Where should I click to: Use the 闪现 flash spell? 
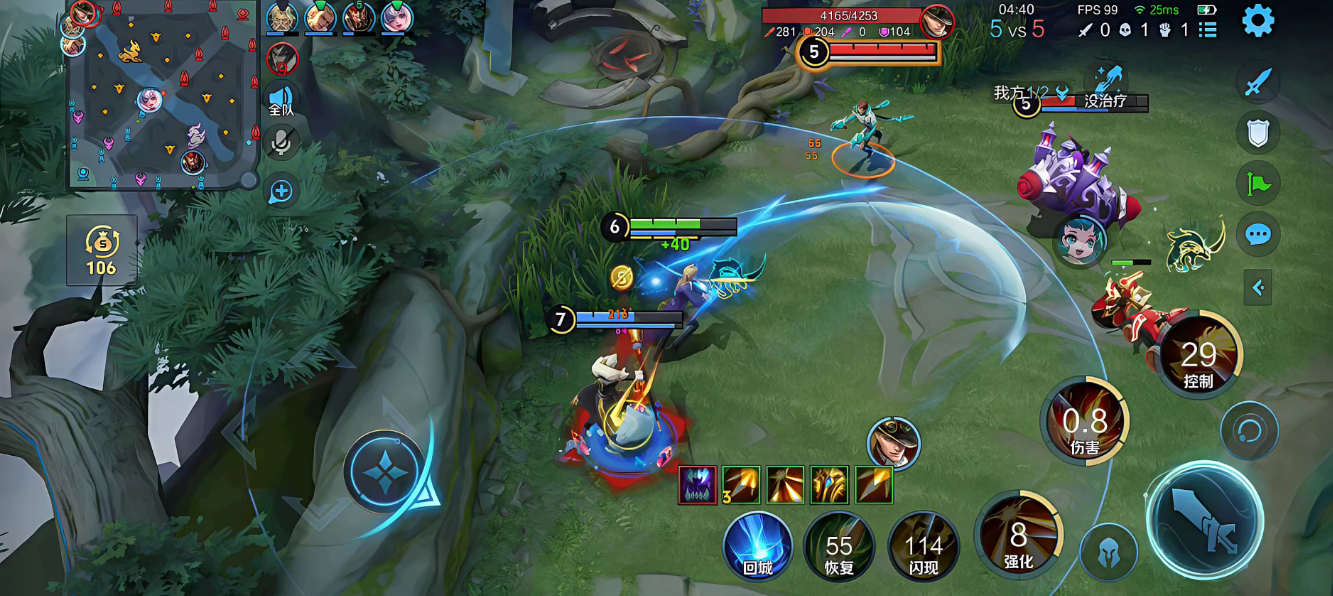coord(923,546)
